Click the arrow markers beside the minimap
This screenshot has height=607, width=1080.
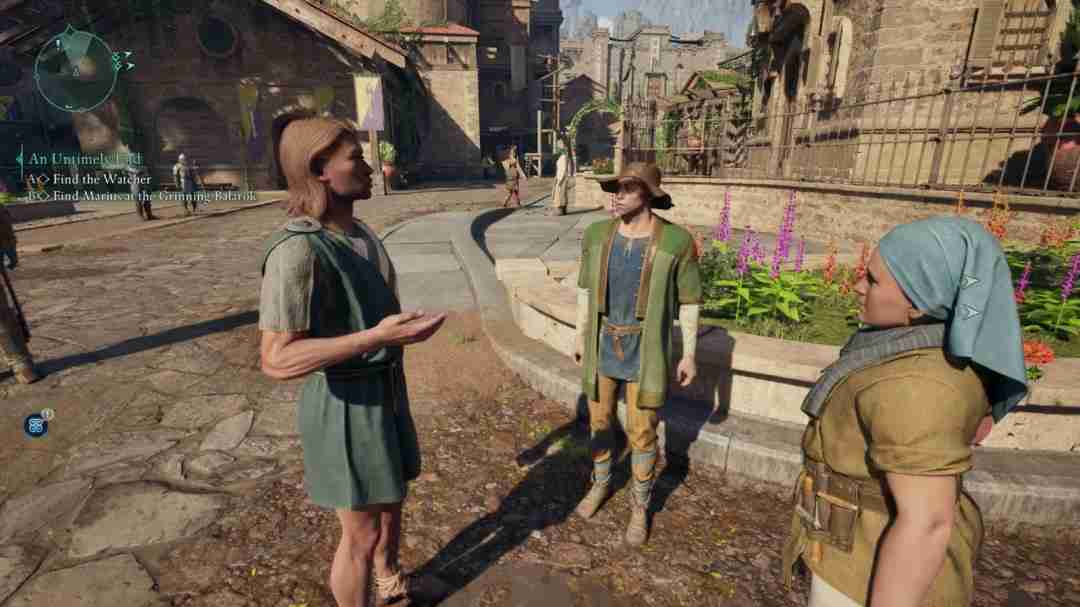(124, 60)
